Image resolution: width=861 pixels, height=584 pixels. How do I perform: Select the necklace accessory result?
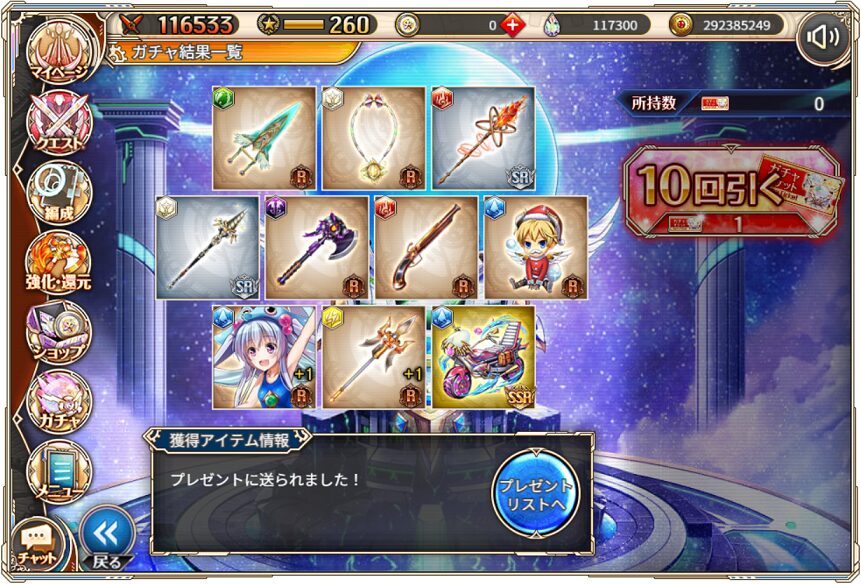tap(373, 138)
